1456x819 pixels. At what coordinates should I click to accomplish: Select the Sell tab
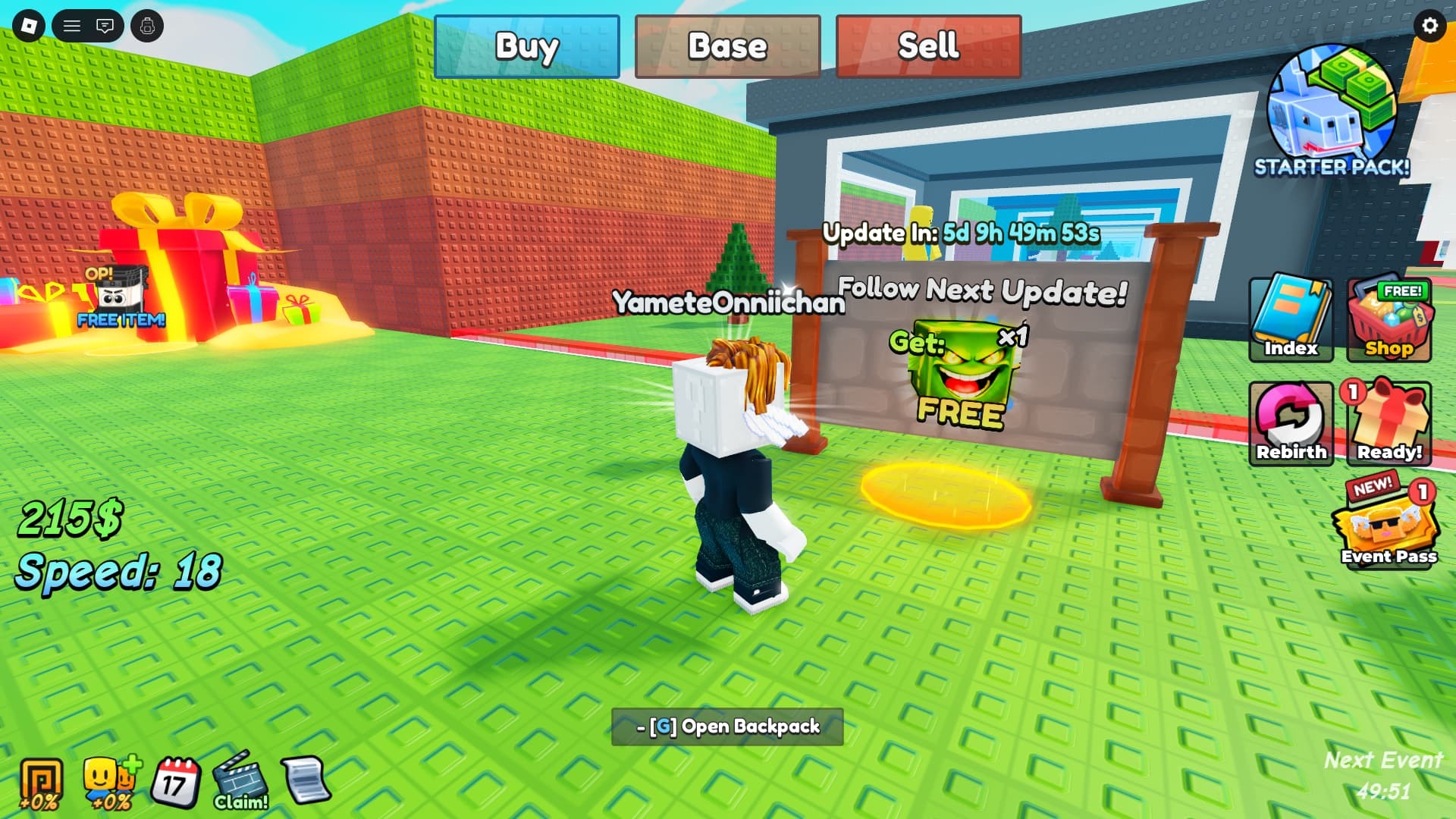click(x=927, y=47)
